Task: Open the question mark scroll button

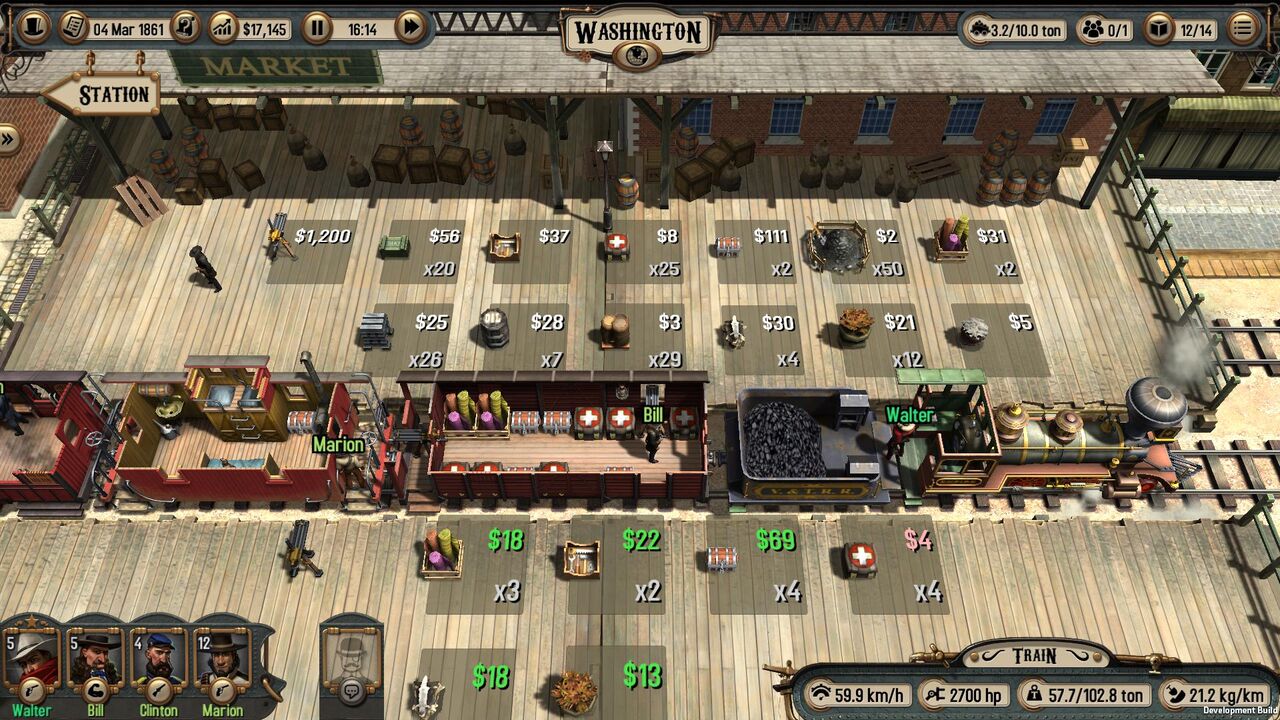Action: pyautogui.click(x=185, y=27)
